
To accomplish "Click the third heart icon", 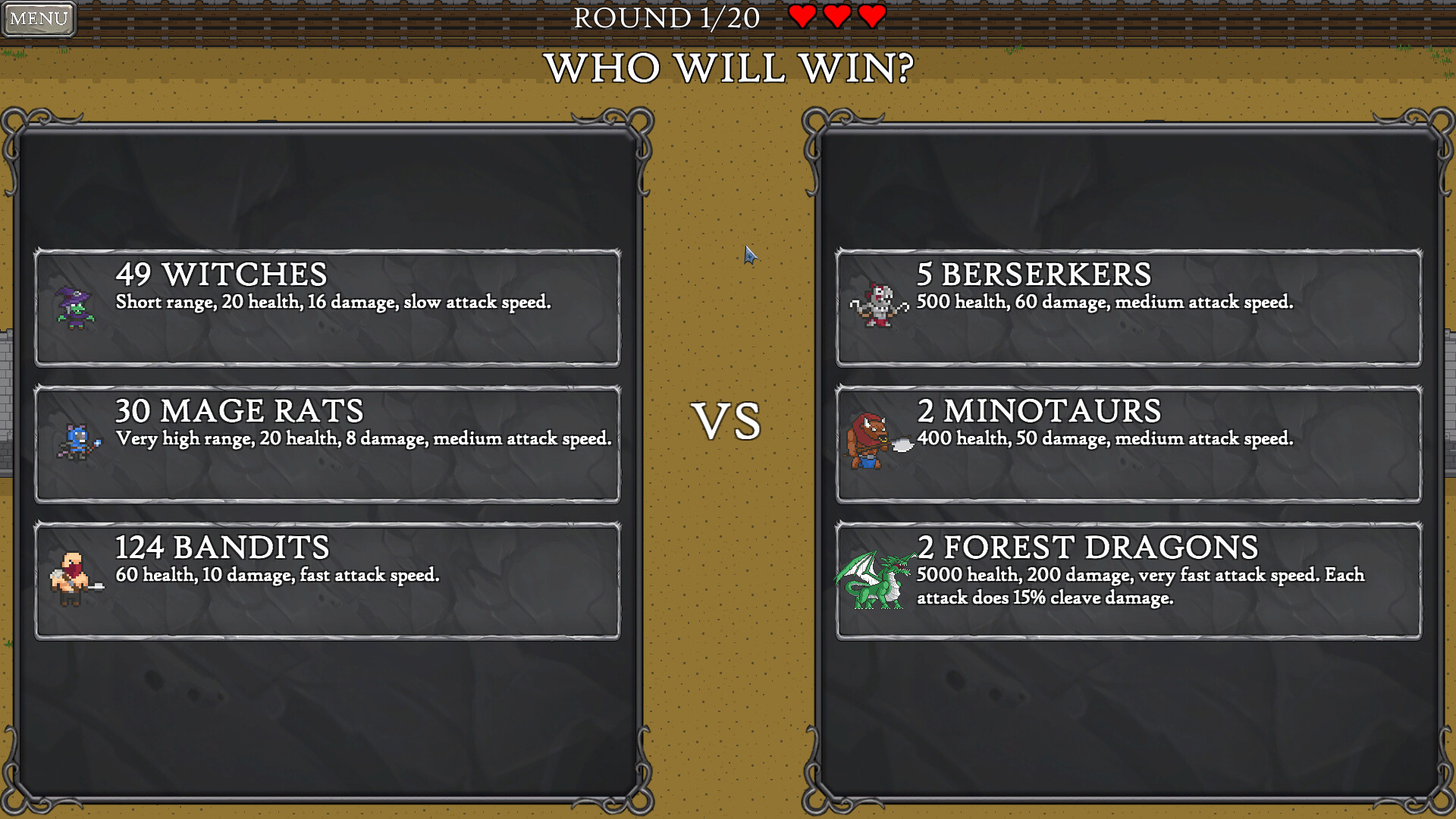I will tap(871, 17).
